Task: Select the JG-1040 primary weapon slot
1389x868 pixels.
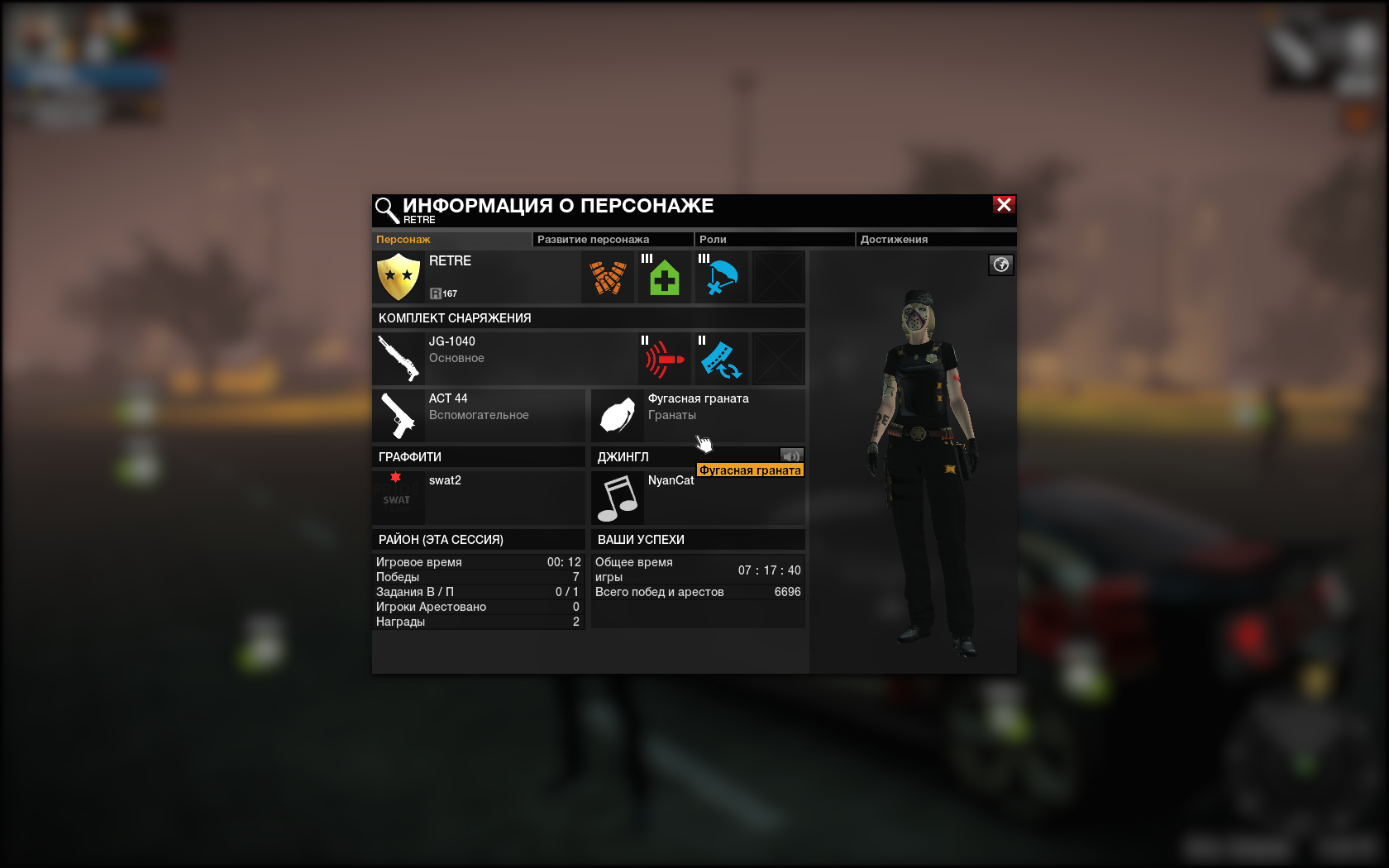Action: (504, 358)
